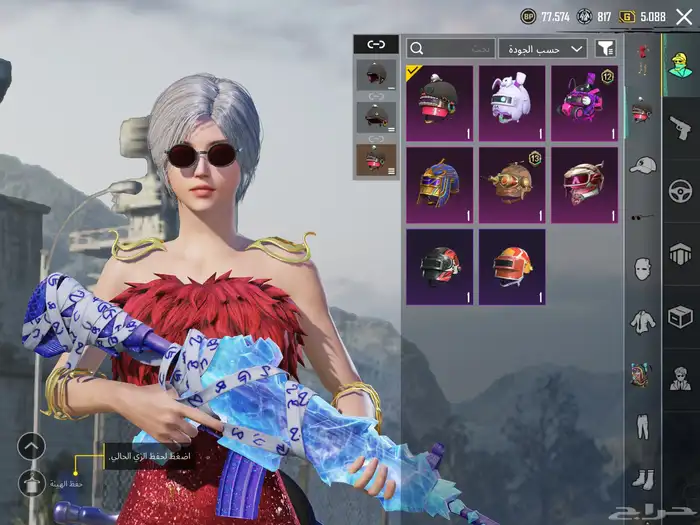Switch to the steering wheel vehicles tab
This screenshot has height=525, width=700.
tap(681, 190)
